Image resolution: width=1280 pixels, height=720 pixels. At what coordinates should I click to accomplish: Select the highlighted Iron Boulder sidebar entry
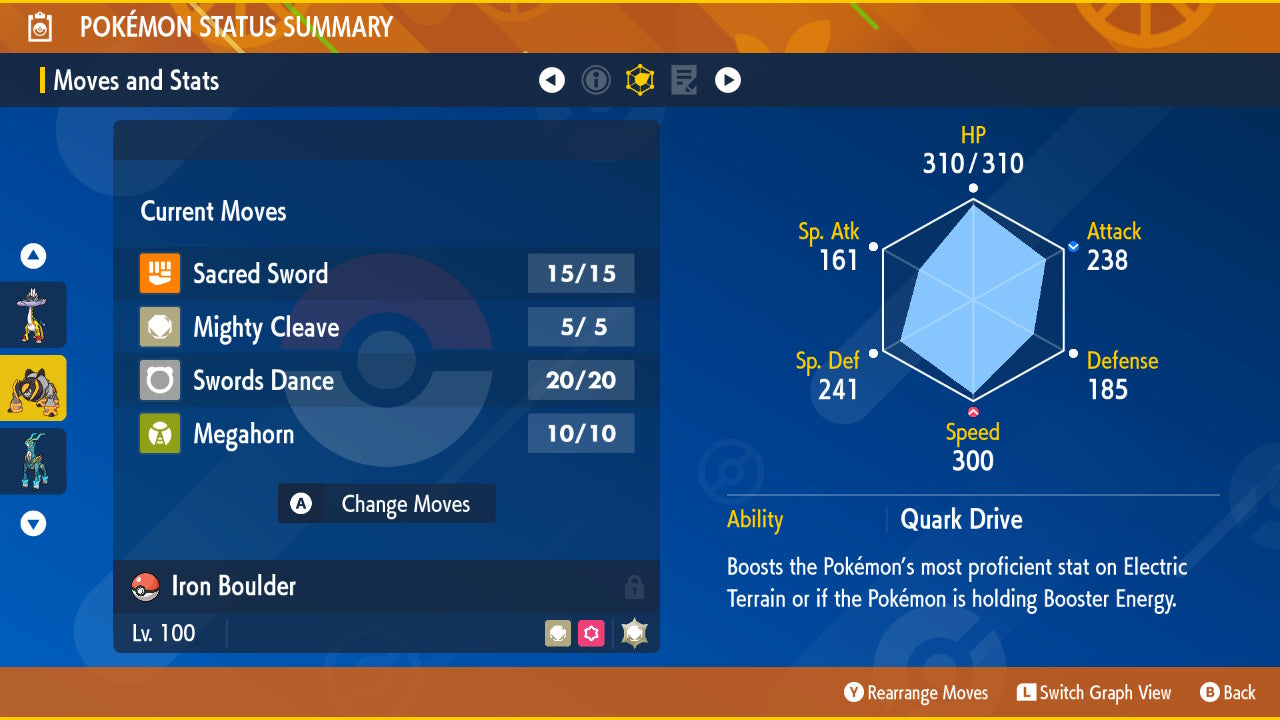(x=33, y=388)
